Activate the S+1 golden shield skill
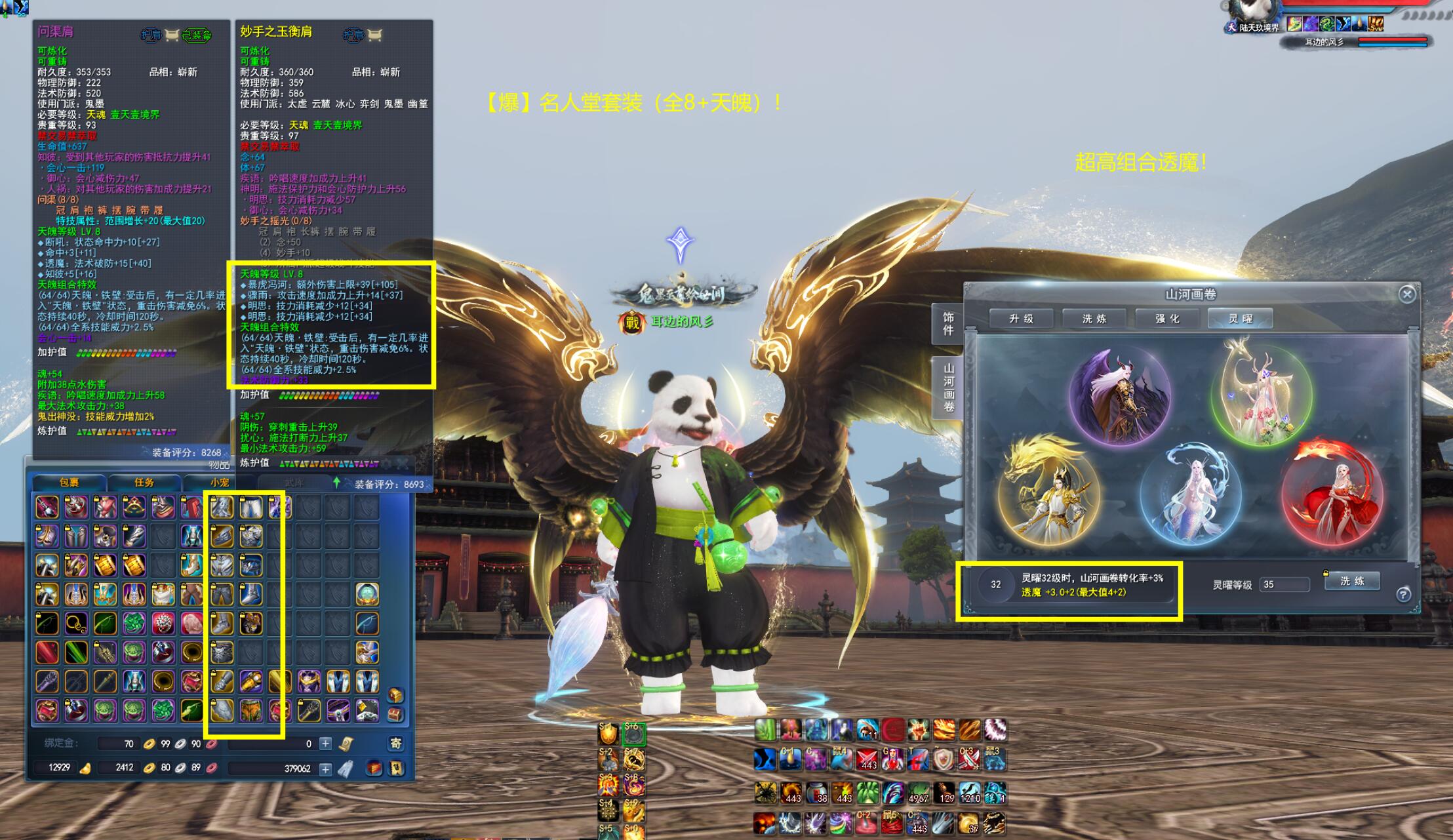1453x840 pixels. click(x=608, y=733)
